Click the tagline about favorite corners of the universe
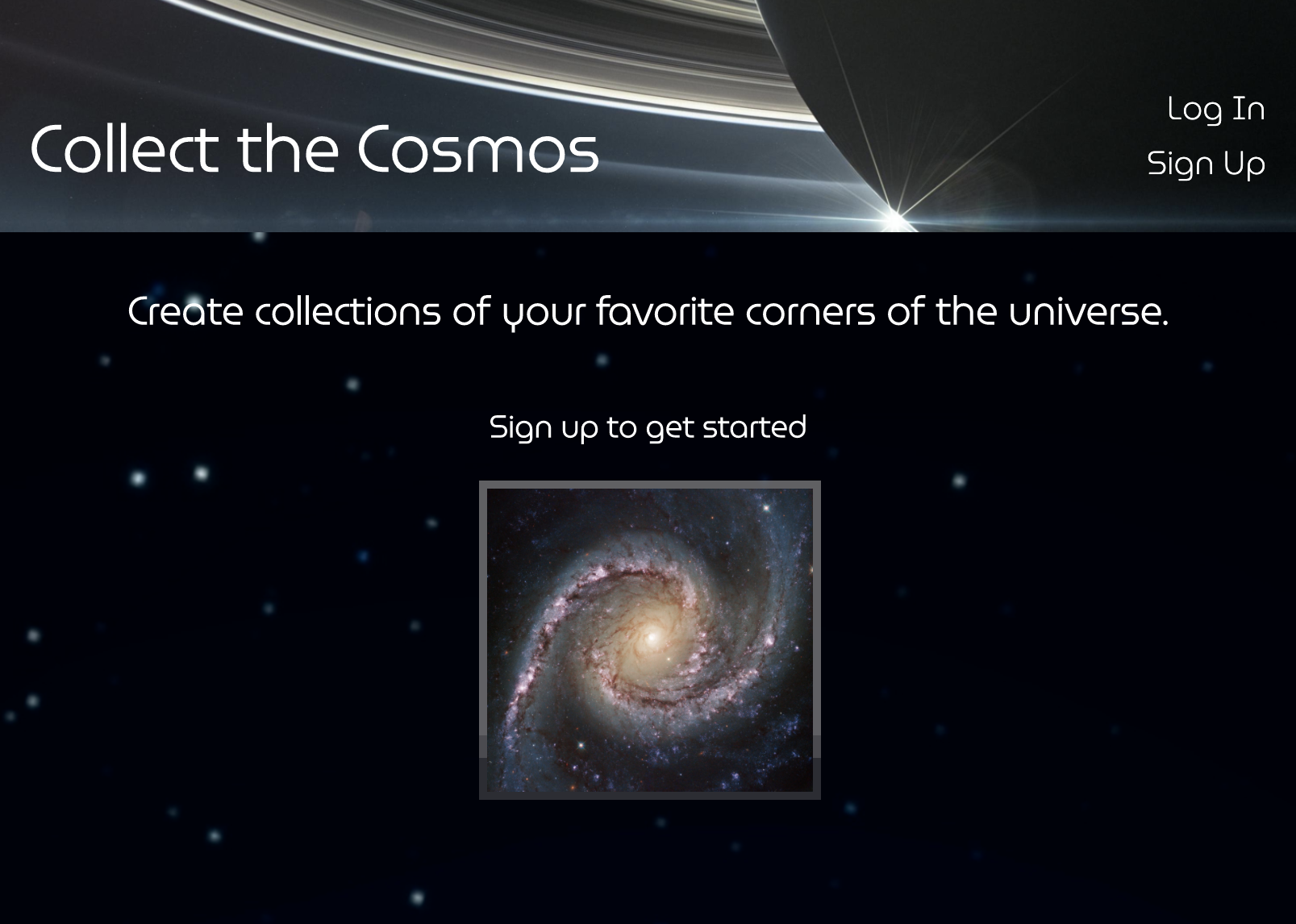The image size is (1296, 924). 648,310
